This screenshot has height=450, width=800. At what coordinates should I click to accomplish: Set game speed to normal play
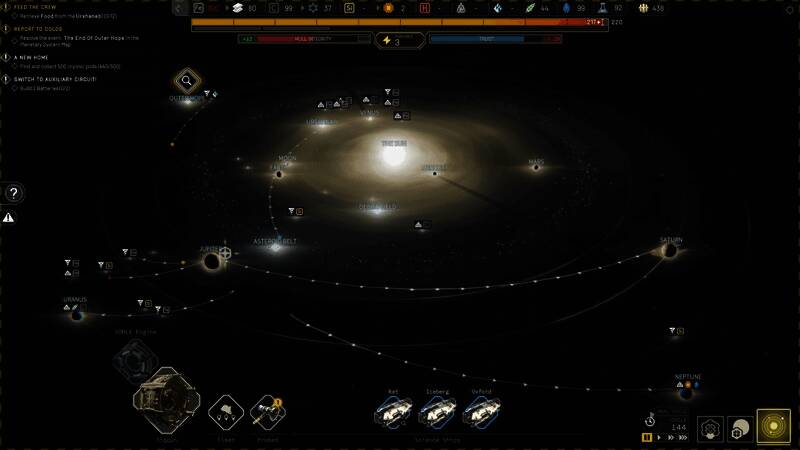coord(659,437)
